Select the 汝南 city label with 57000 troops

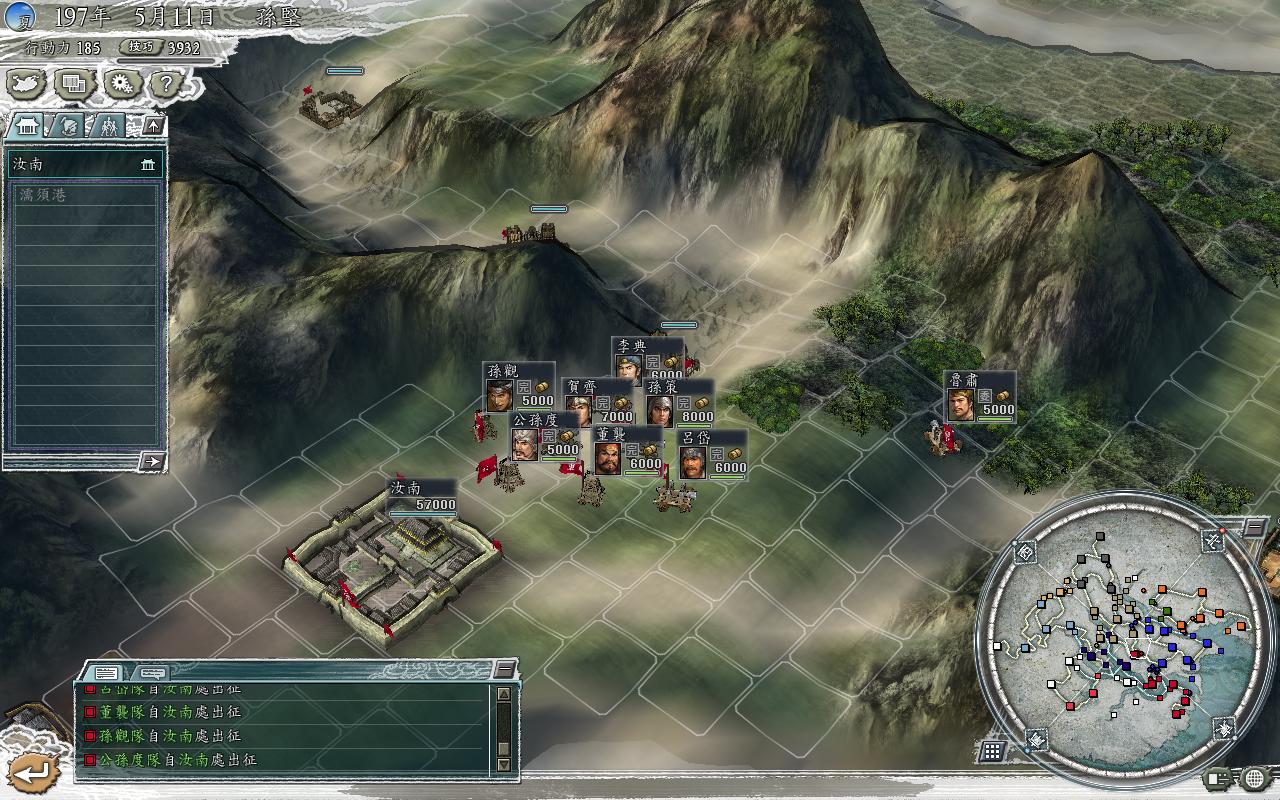[x=421, y=496]
